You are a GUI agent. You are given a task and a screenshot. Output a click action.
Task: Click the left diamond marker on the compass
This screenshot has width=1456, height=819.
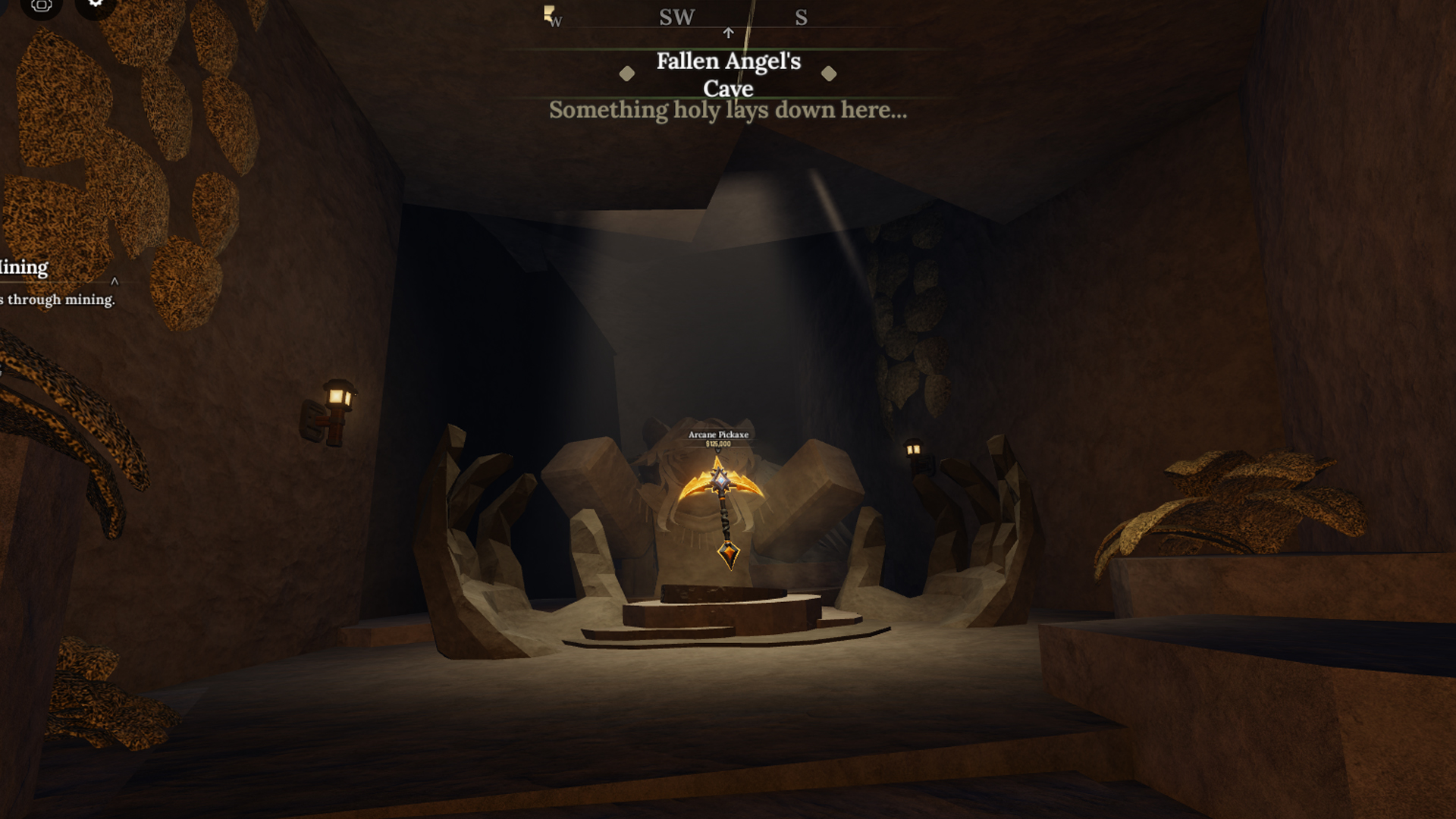pos(627,74)
